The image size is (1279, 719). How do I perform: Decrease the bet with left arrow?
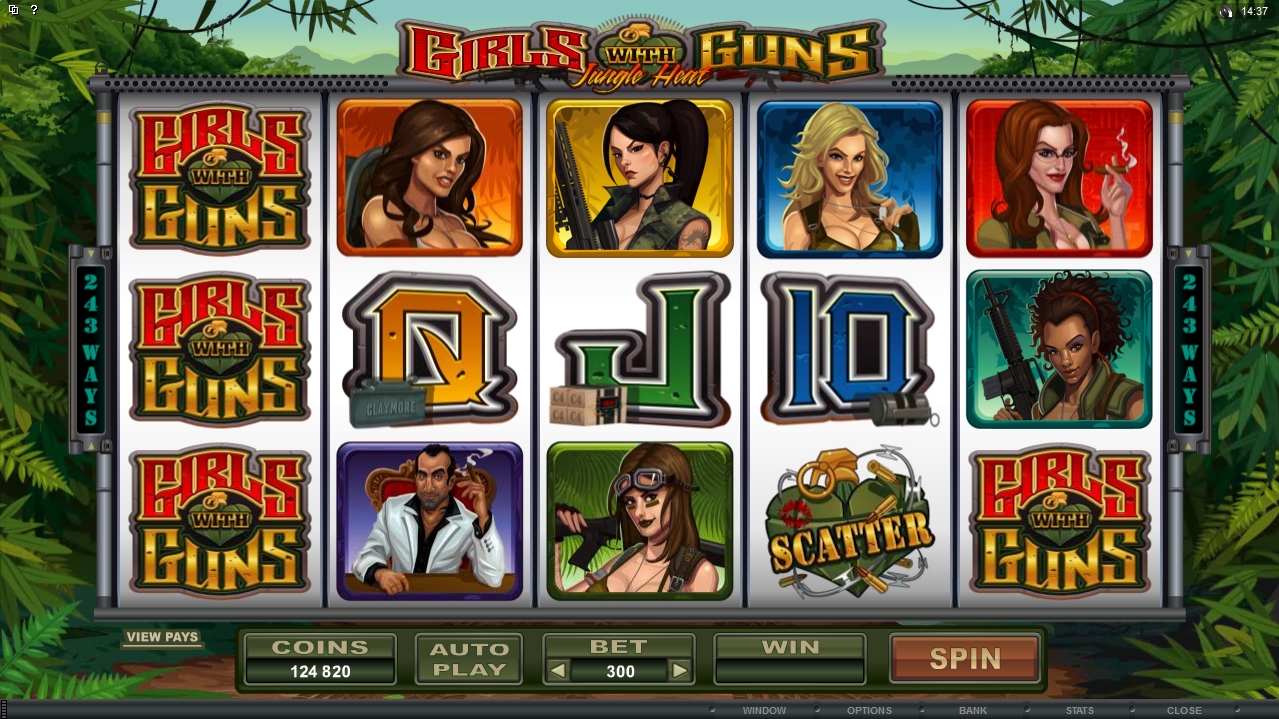tap(558, 671)
